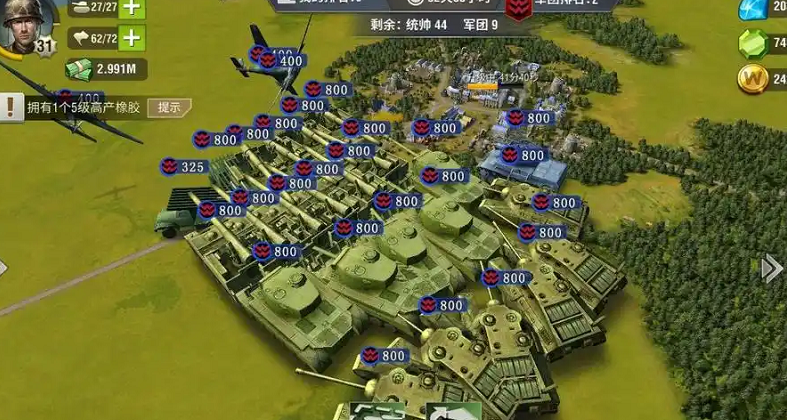The image size is (787, 420).
Task: Open the cash resource showing 2.991M
Action: 106,69
